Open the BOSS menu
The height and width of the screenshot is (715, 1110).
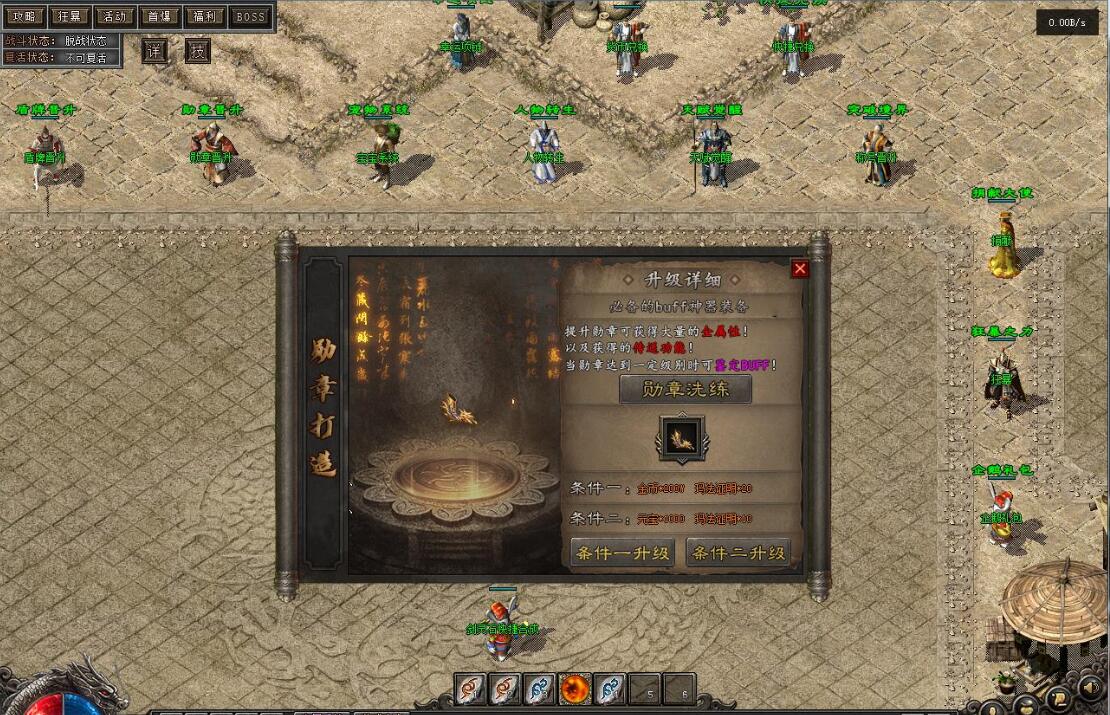coord(250,17)
